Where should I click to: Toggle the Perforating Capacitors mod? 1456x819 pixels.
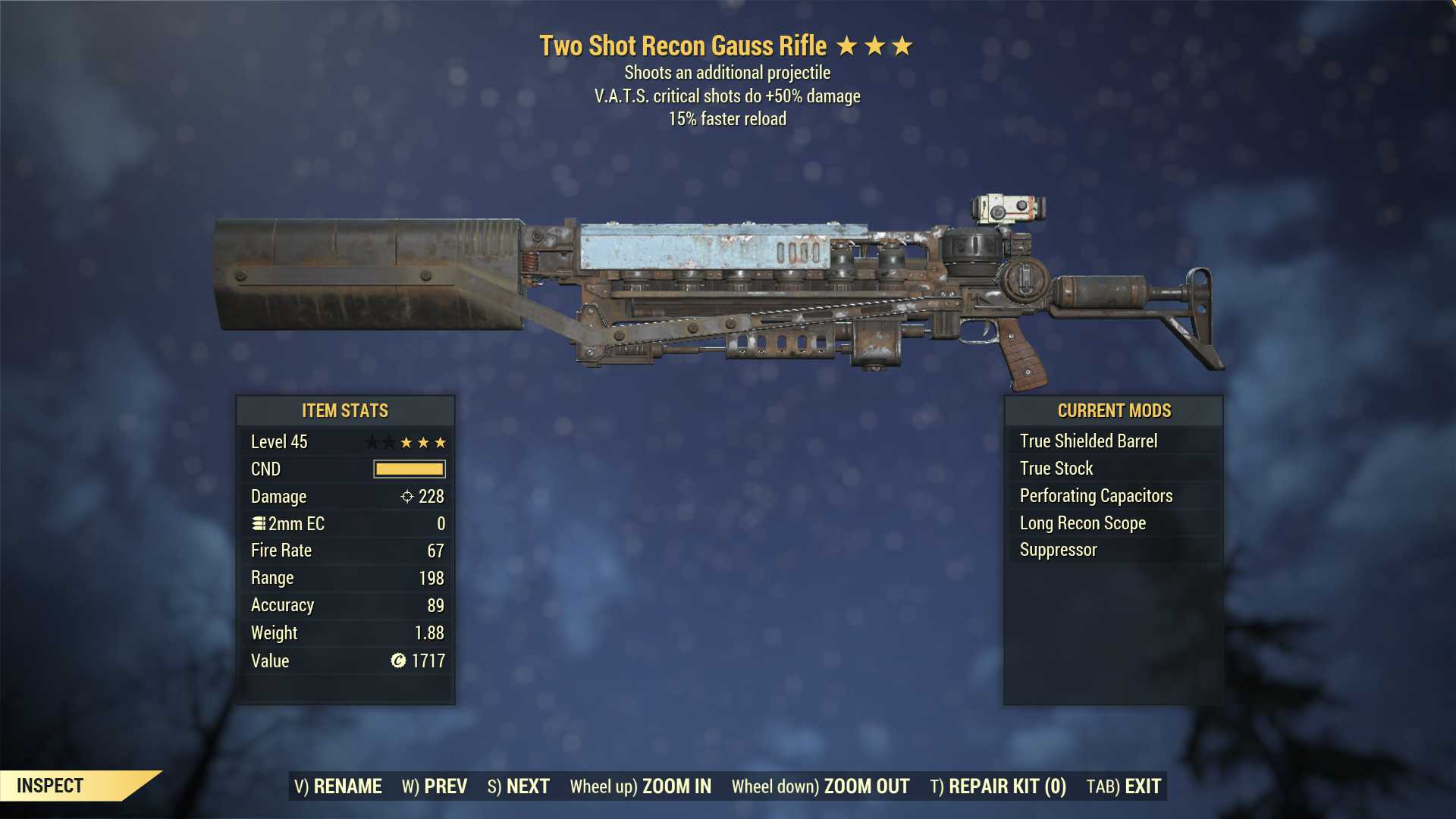tap(1096, 495)
